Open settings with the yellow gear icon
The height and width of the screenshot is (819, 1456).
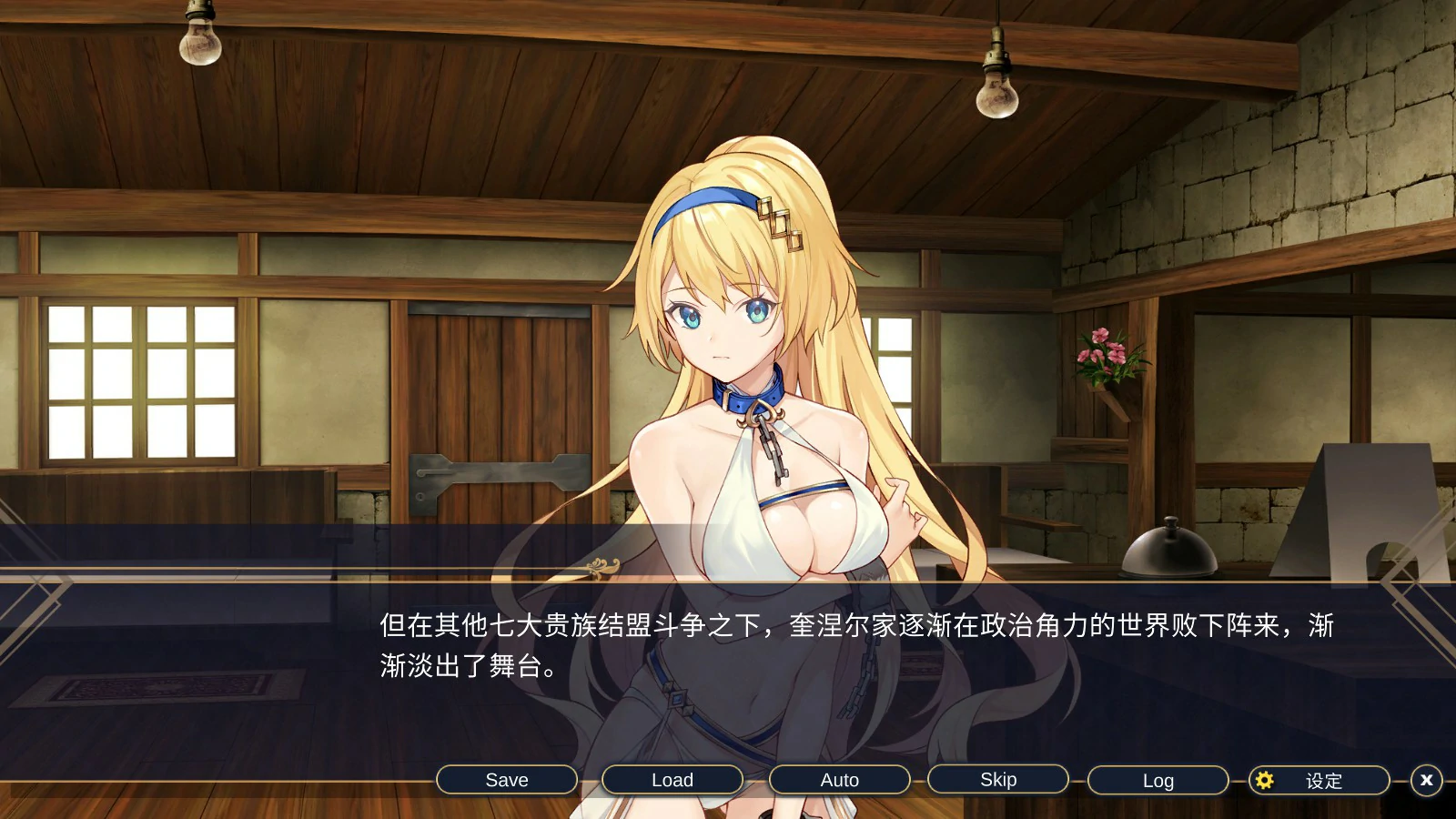[x=1264, y=780]
